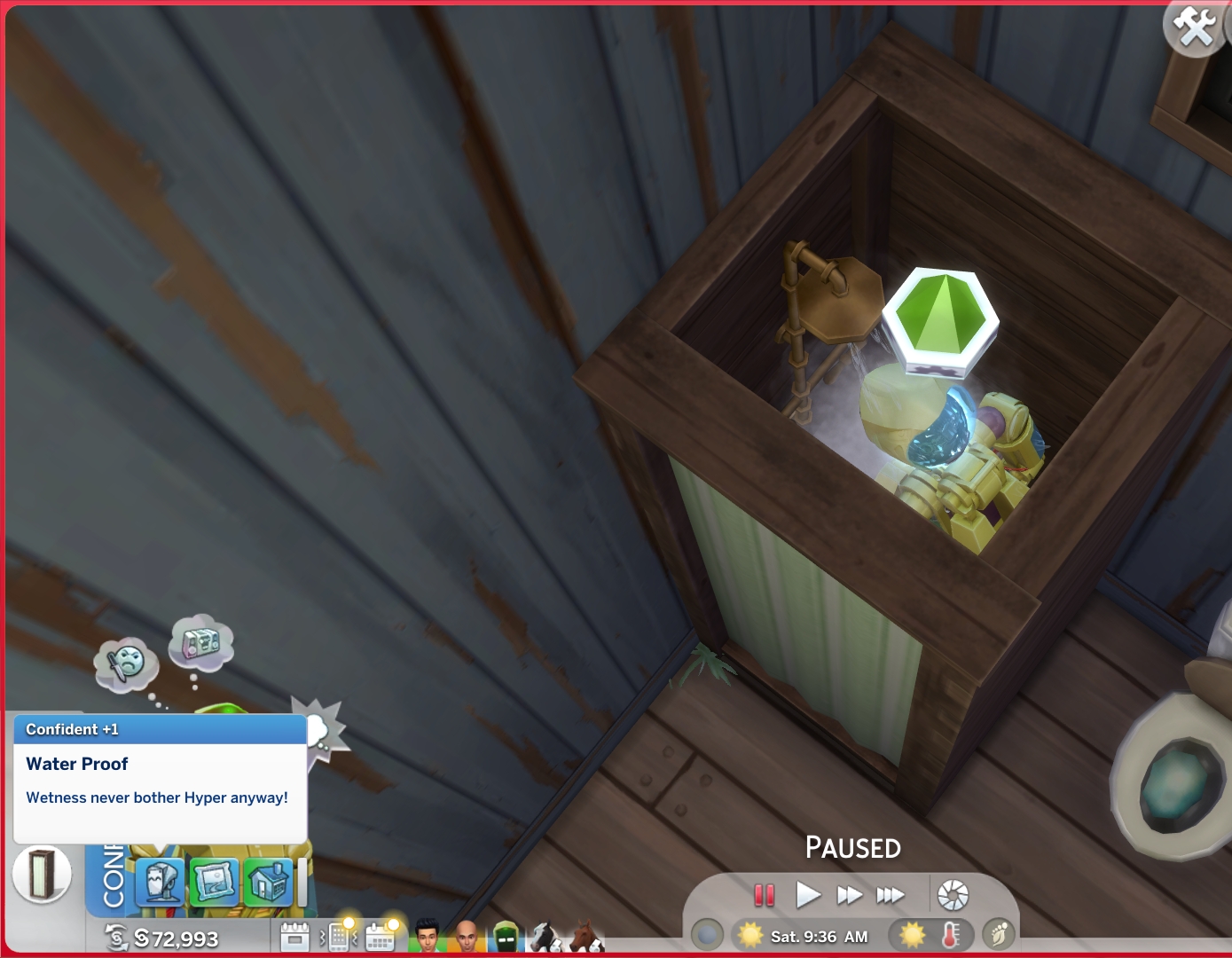Resume the game with the play button
Screen dimensions: 1232x958
[x=807, y=895]
